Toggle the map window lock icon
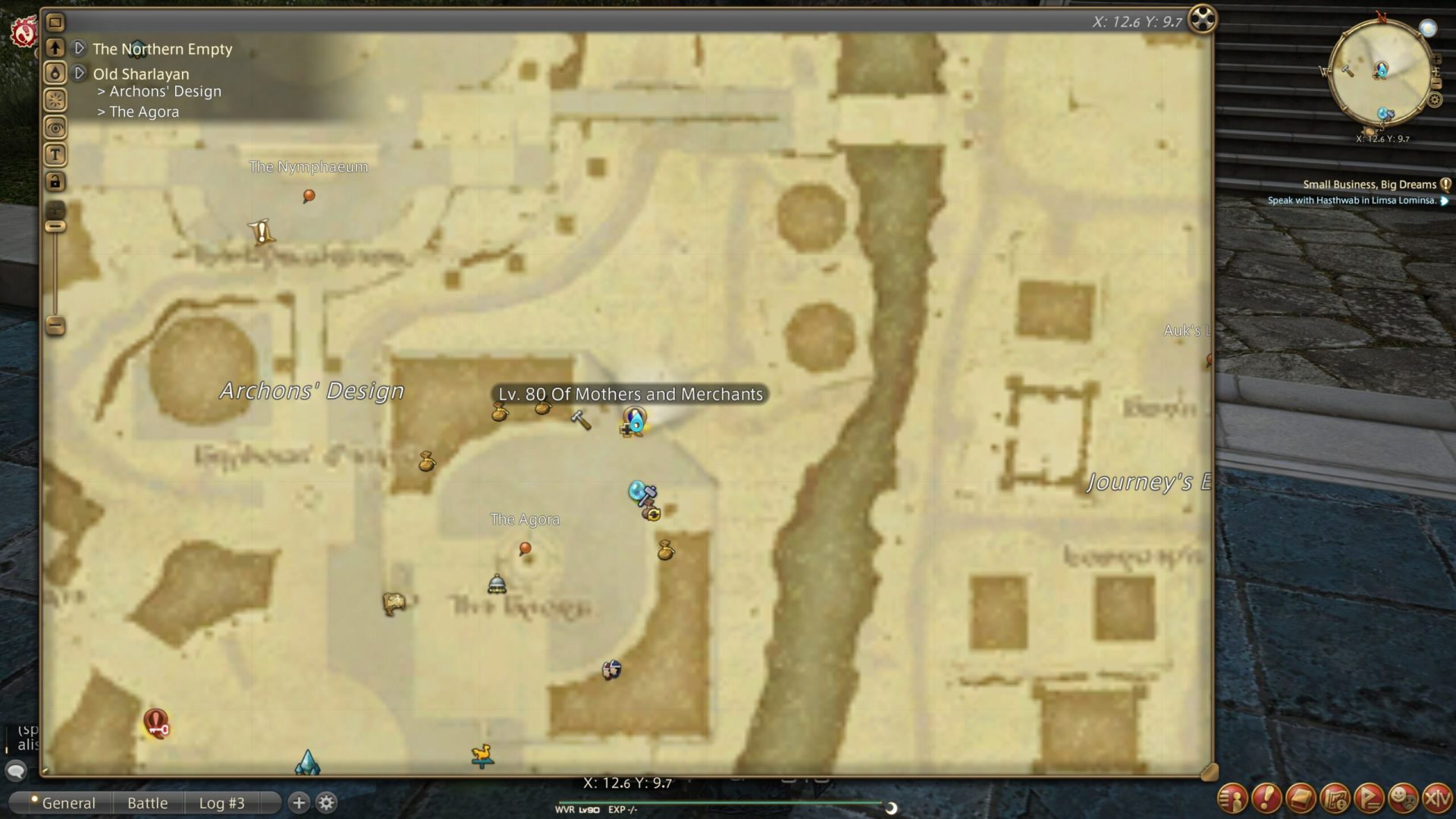This screenshot has height=819, width=1456. (54, 182)
